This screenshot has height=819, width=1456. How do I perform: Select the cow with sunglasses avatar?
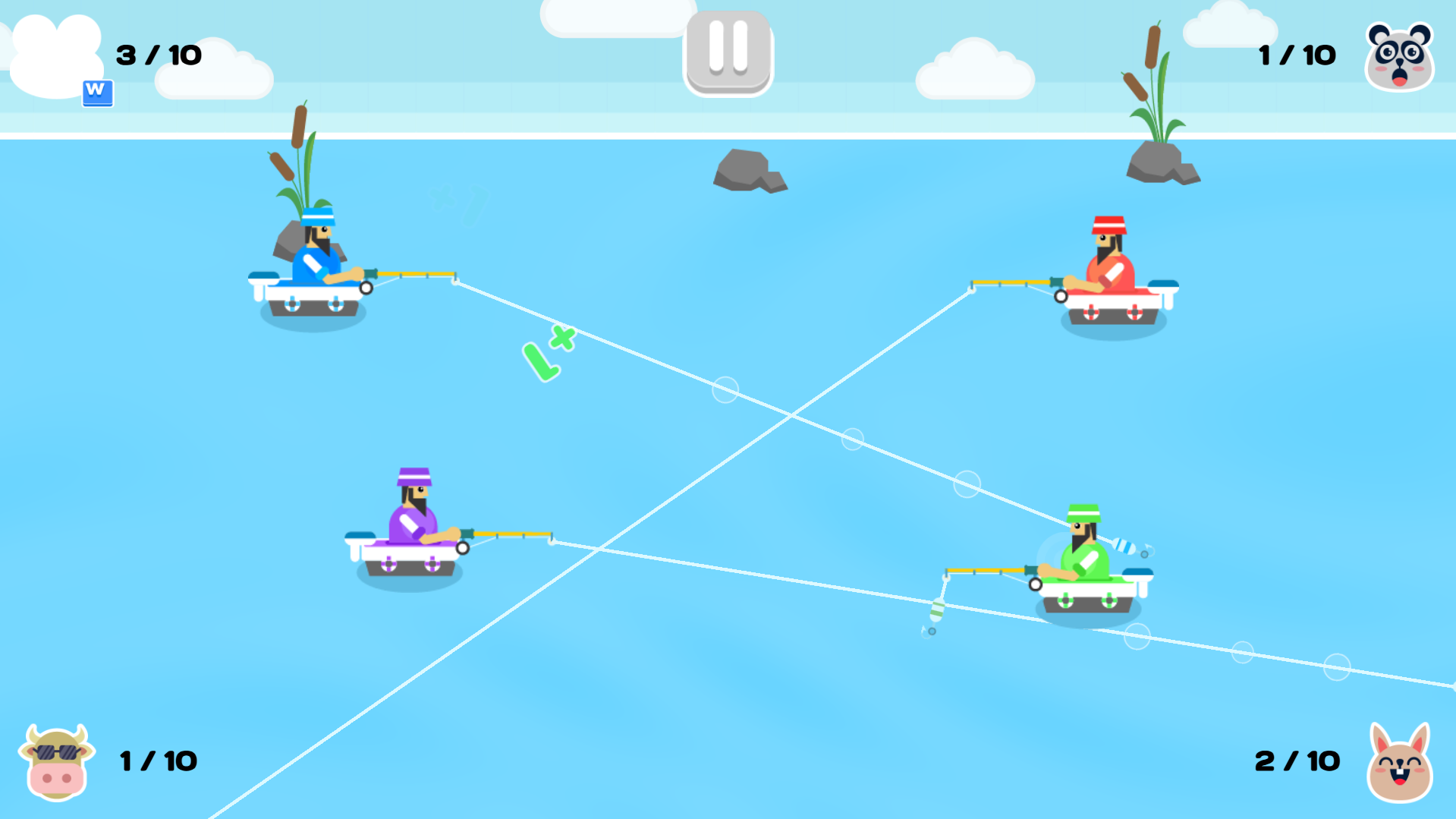pos(56,761)
